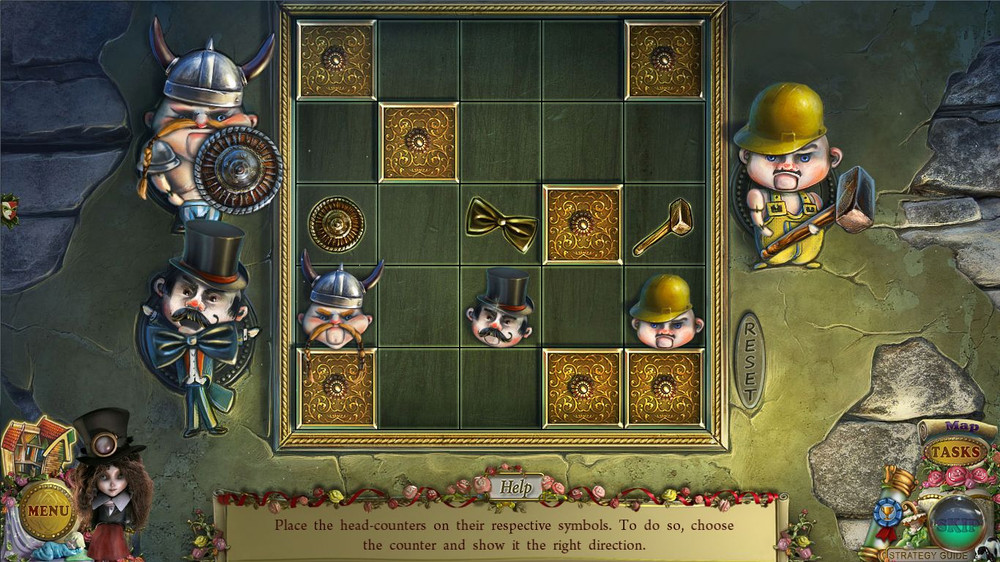Choose the top hat gentleman head counter
Viewport: 1000px width, 562px height.
(501, 307)
